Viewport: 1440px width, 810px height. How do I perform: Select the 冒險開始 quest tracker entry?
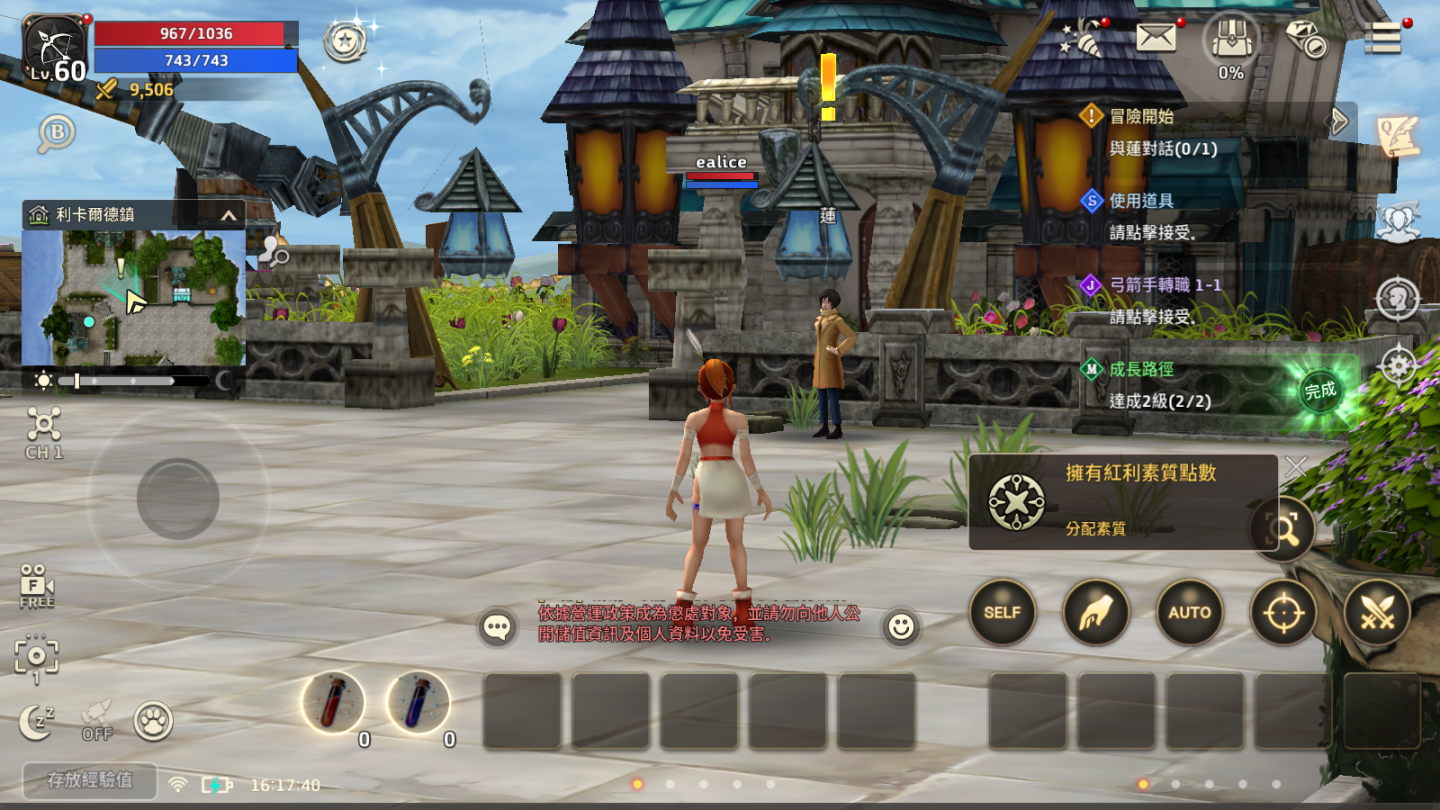click(1142, 116)
